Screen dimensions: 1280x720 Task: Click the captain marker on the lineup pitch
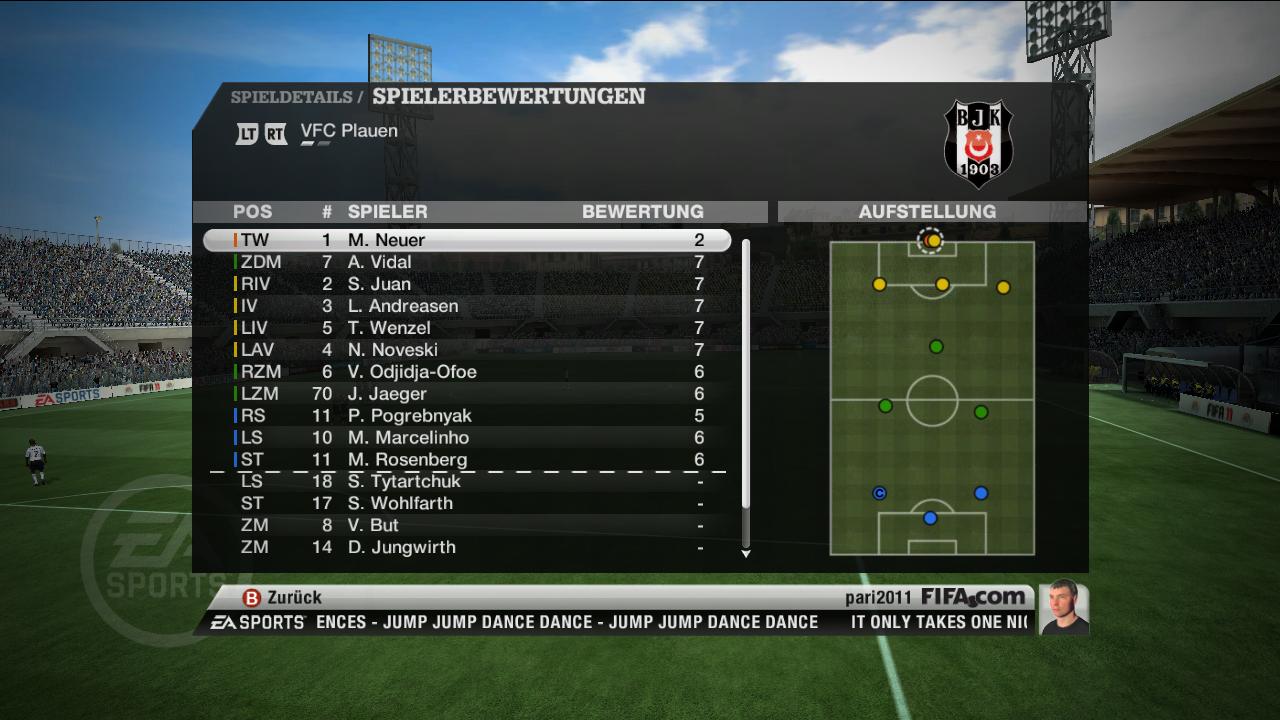[880, 493]
